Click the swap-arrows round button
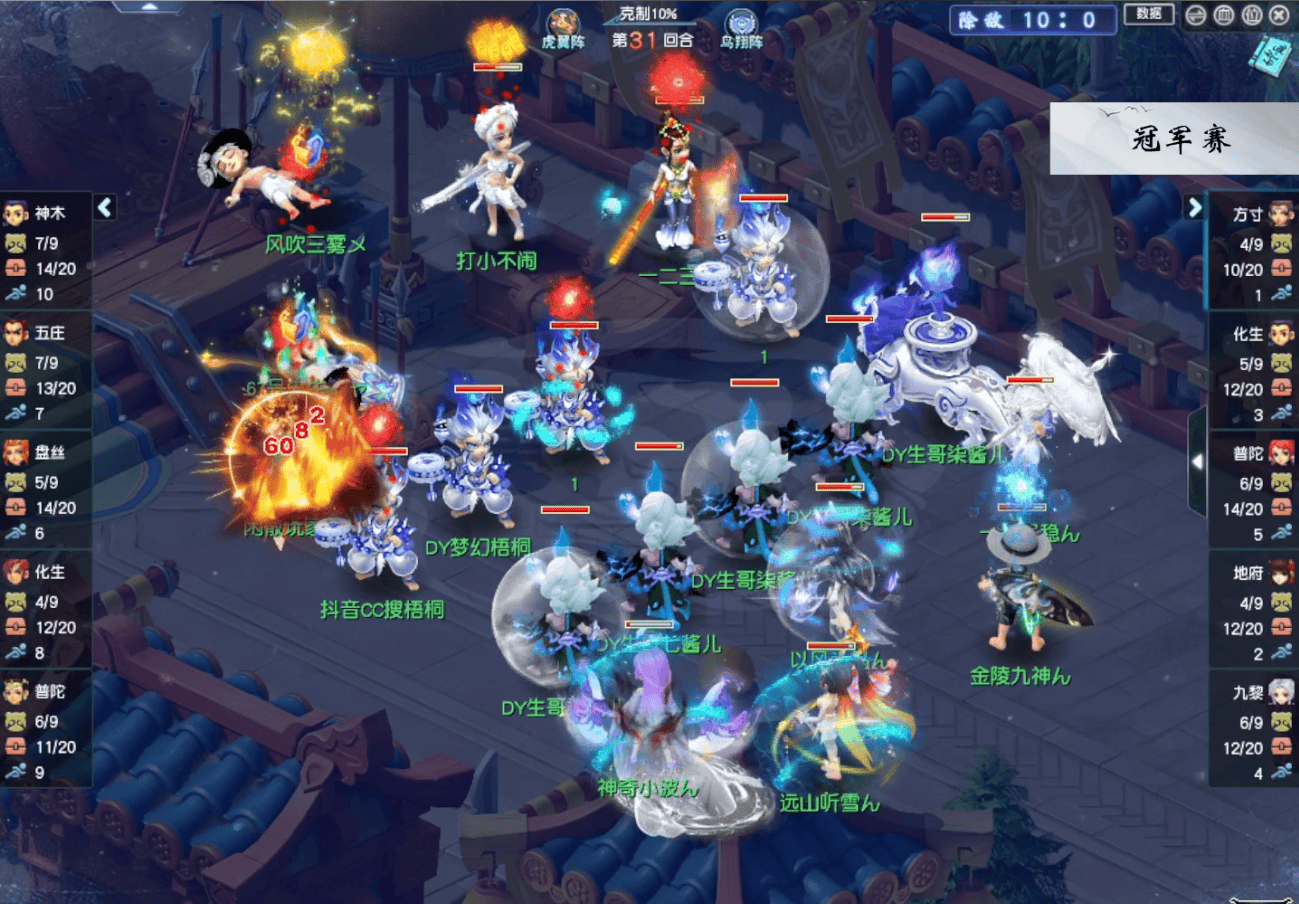 (x=1195, y=15)
